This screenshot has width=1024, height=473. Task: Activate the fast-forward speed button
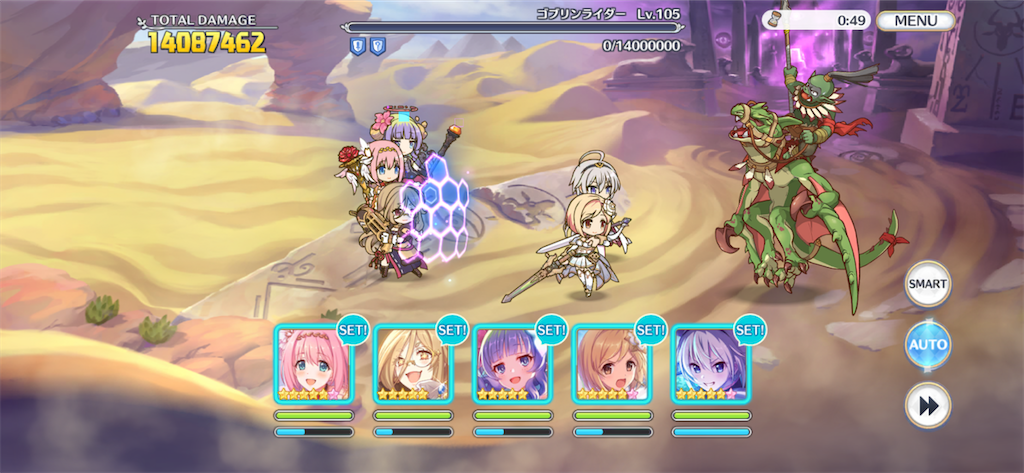[x=927, y=405]
